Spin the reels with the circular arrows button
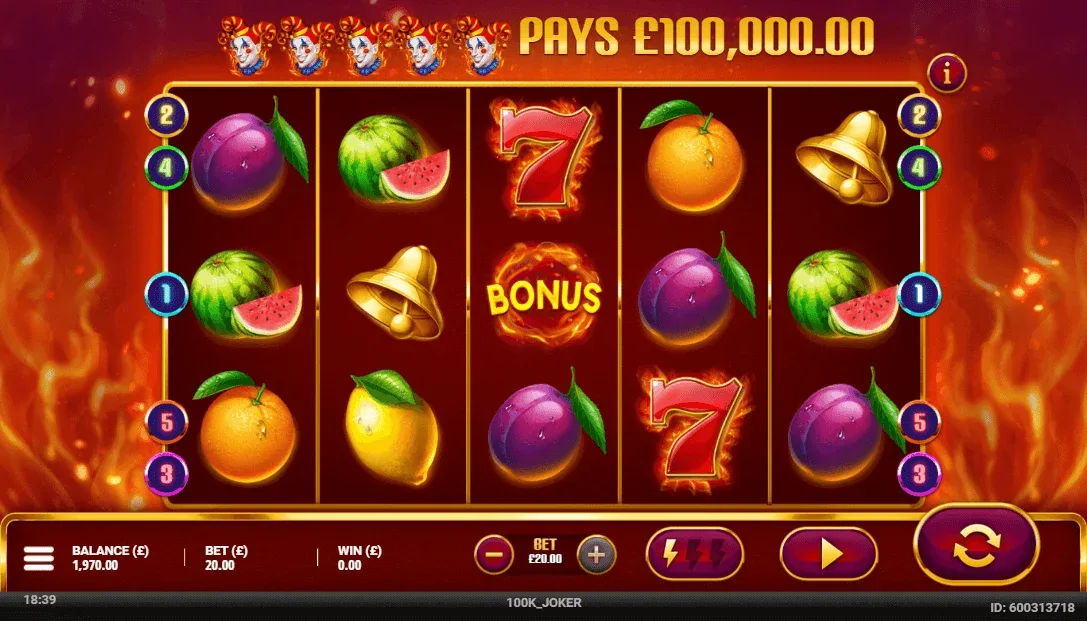The image size is (1087, 621). (976, 545)
